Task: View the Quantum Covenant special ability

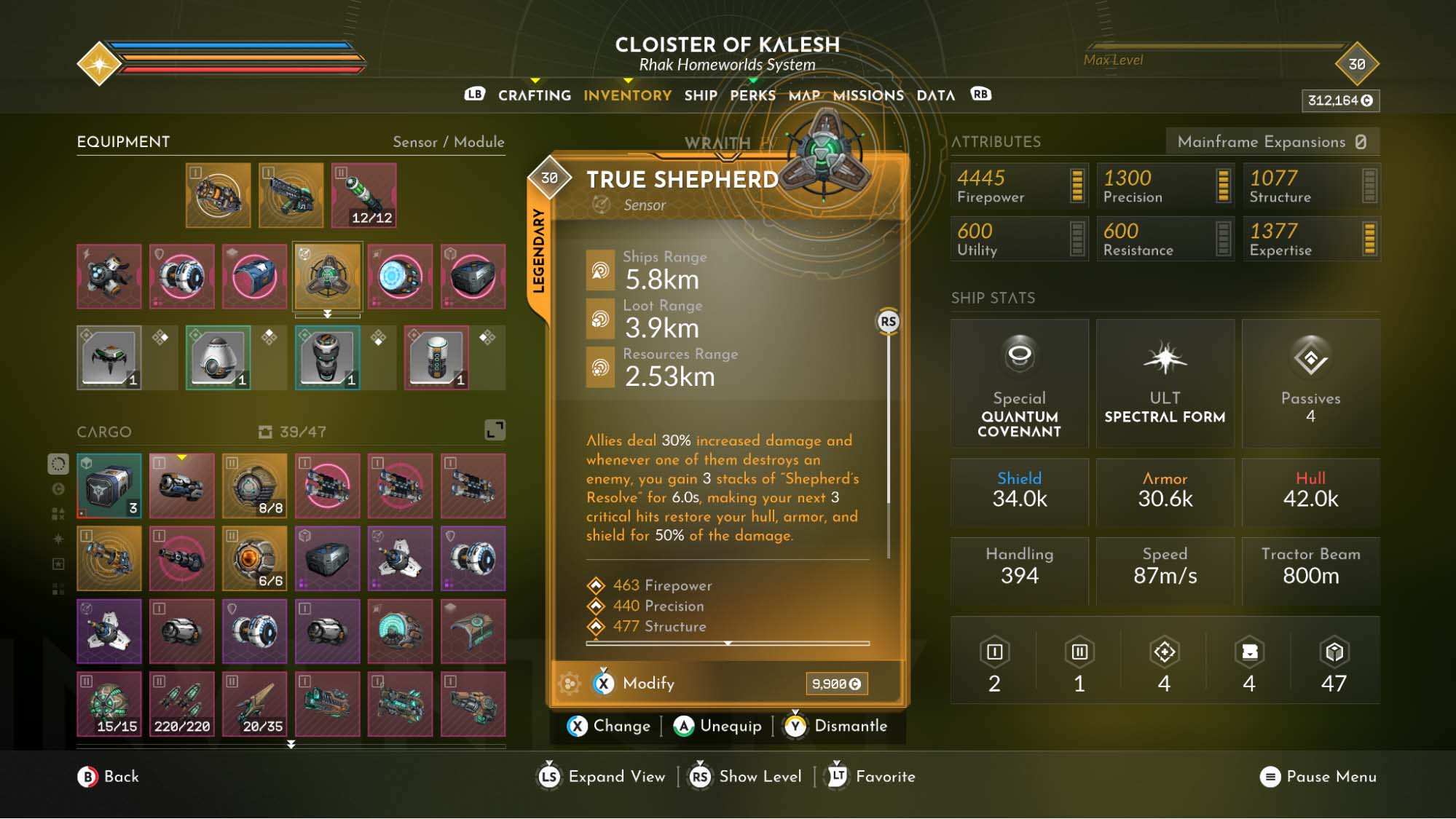Action: pyautogui.click(x=1019, y=384)
